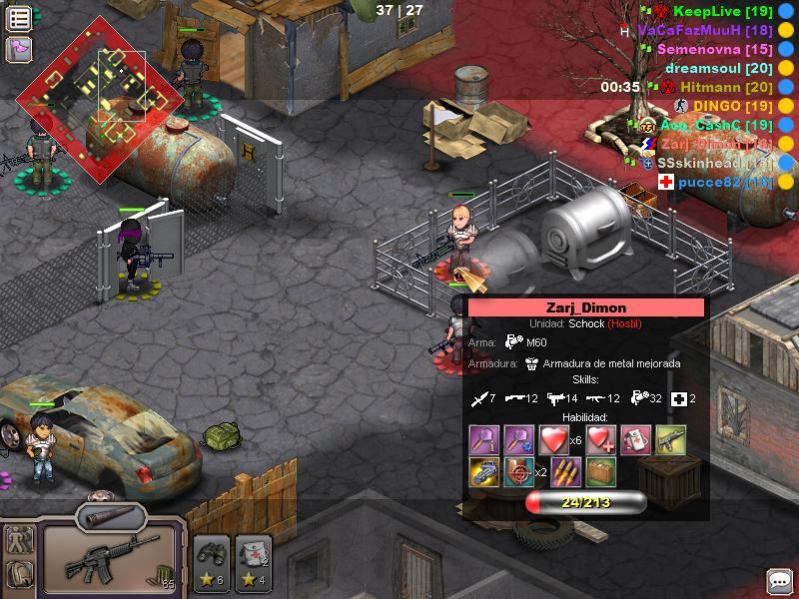Toggle the character stance icon

(x=19, y=540)
